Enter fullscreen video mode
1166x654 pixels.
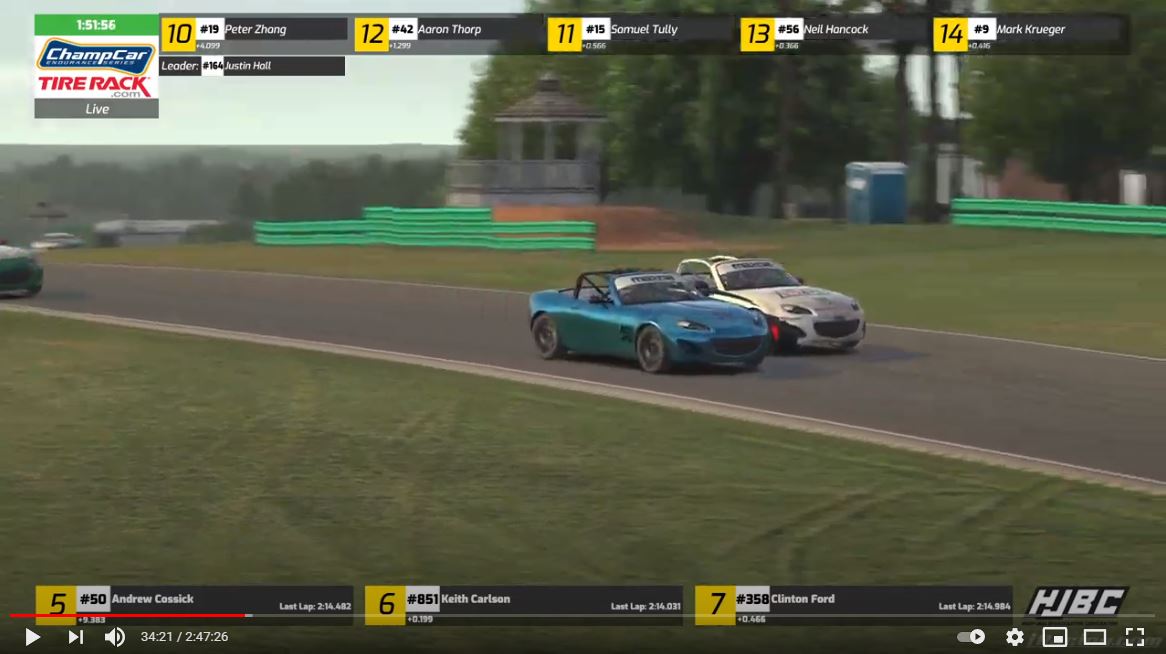1134,637
